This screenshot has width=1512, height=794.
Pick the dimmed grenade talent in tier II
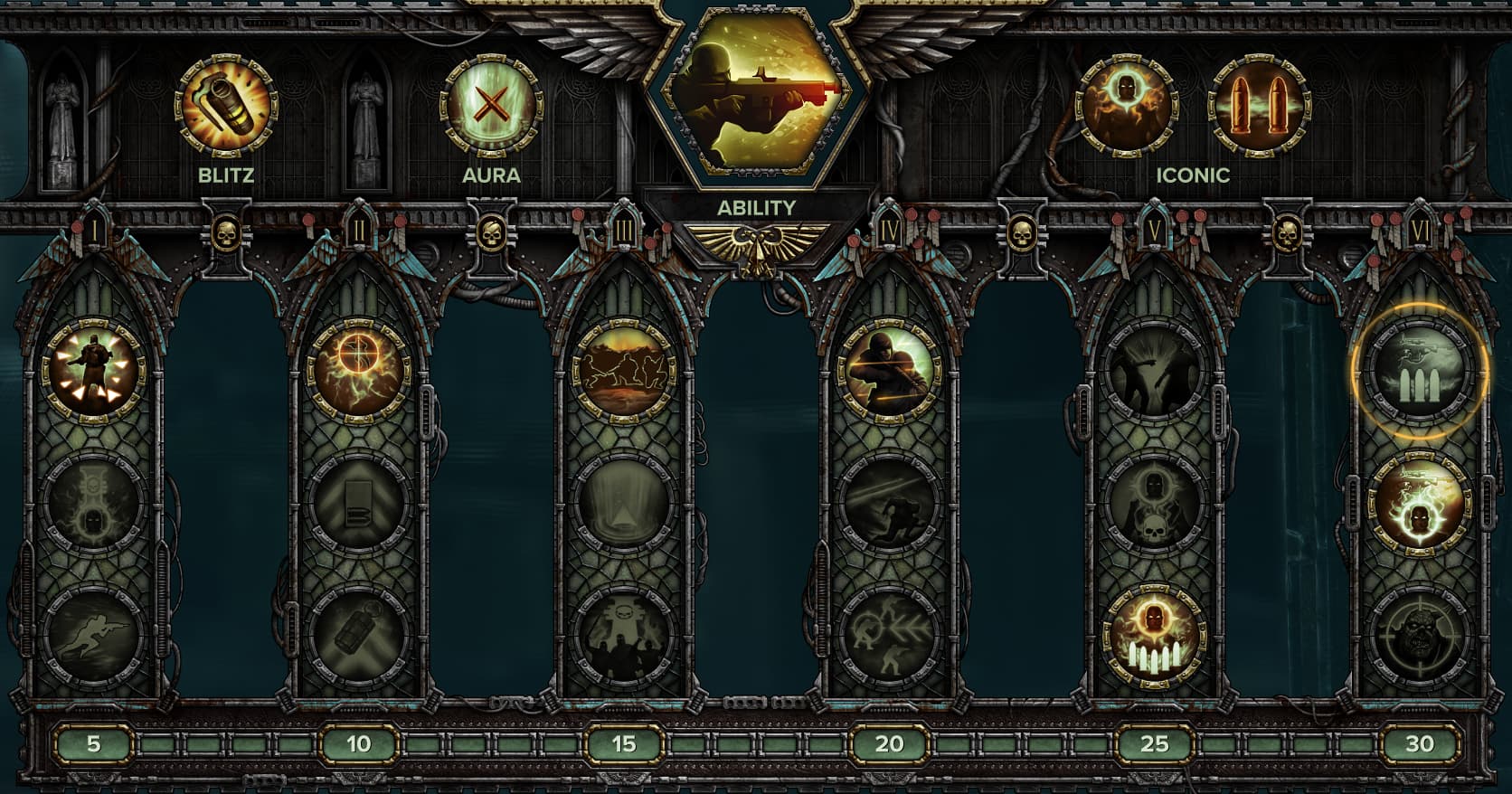tap(359, 635)
